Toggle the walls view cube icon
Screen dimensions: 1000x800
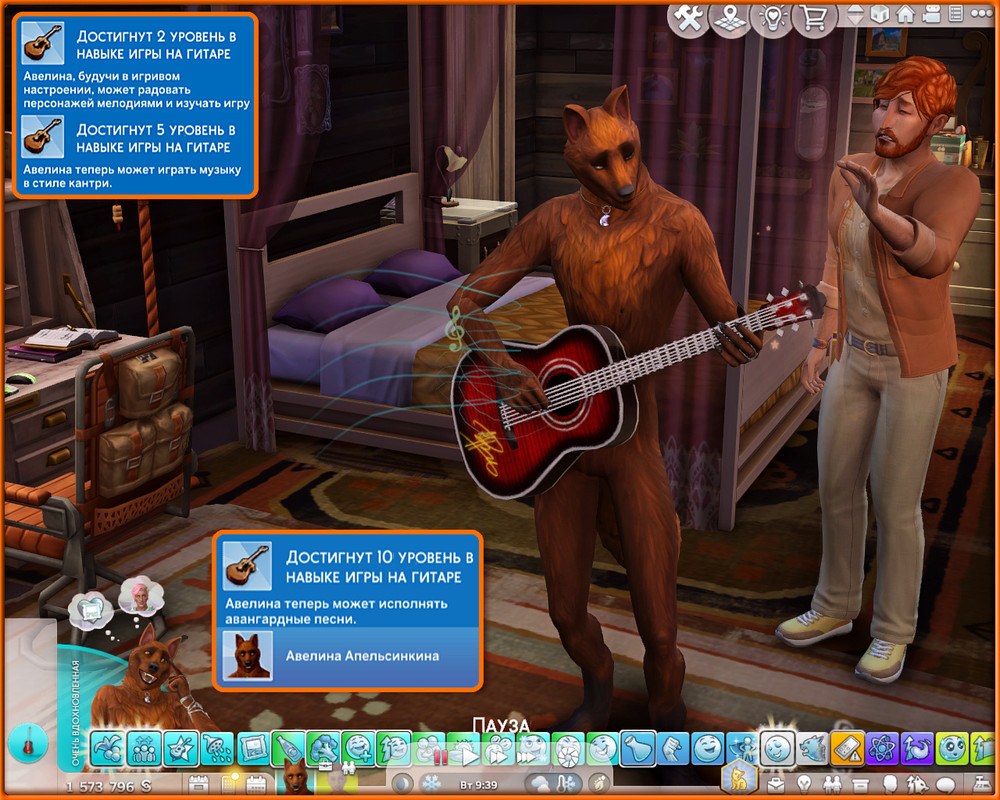(x=881, y=15)
